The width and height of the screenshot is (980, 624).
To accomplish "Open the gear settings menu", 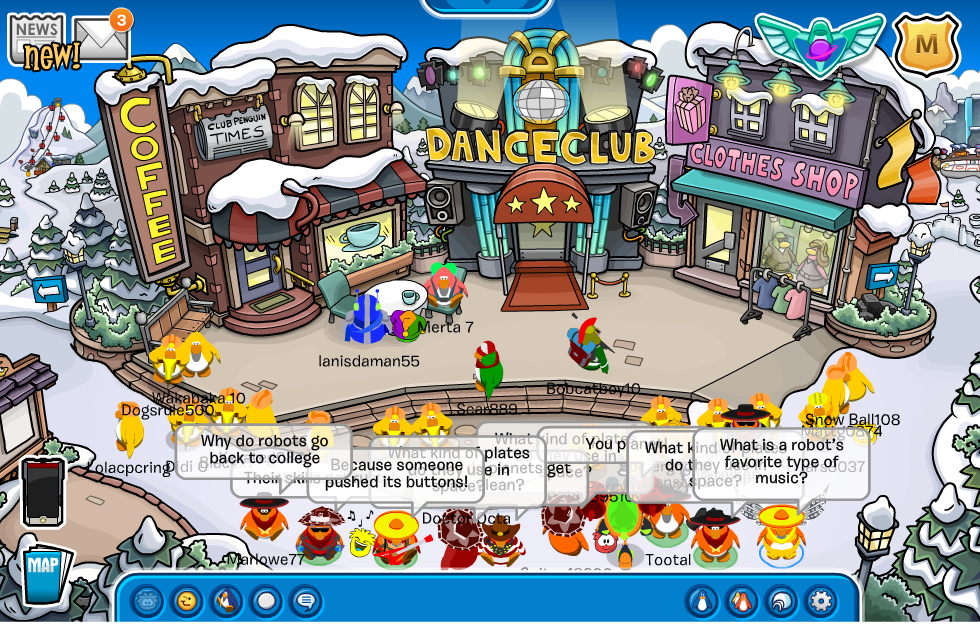I will coord(820,601).
